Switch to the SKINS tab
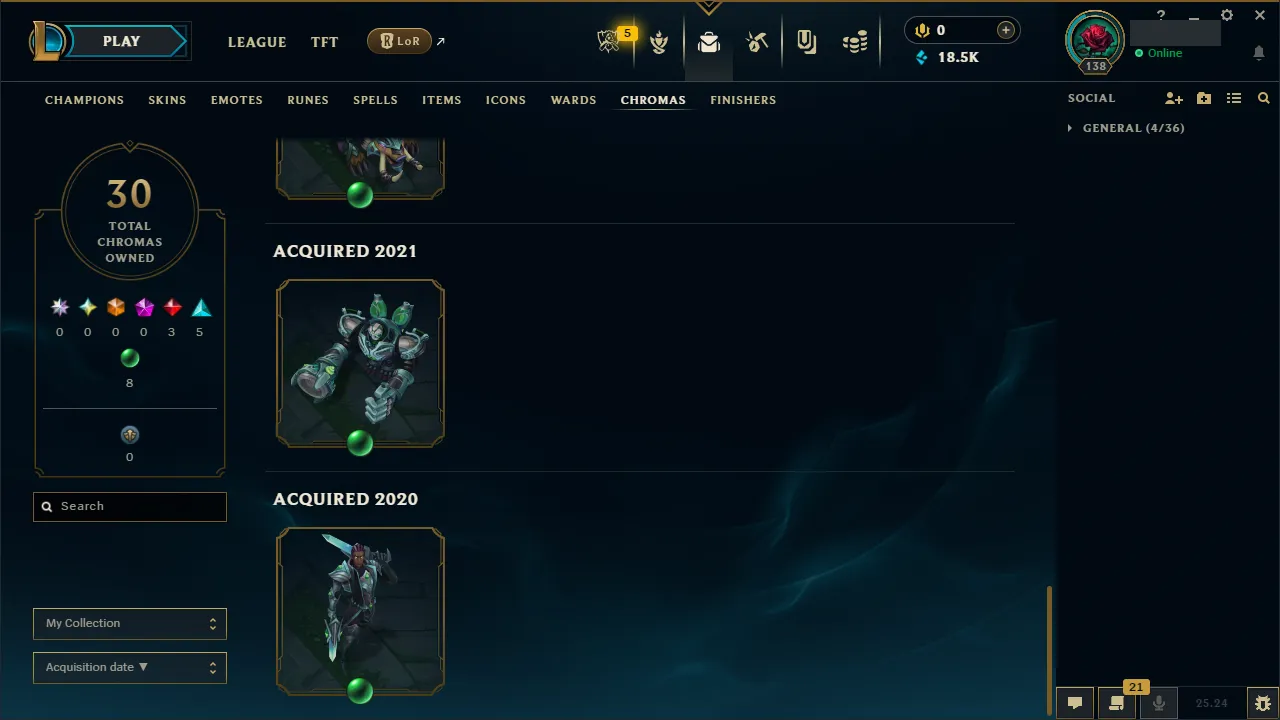This screenshot has height=720, width=1280. click(167, 100)
